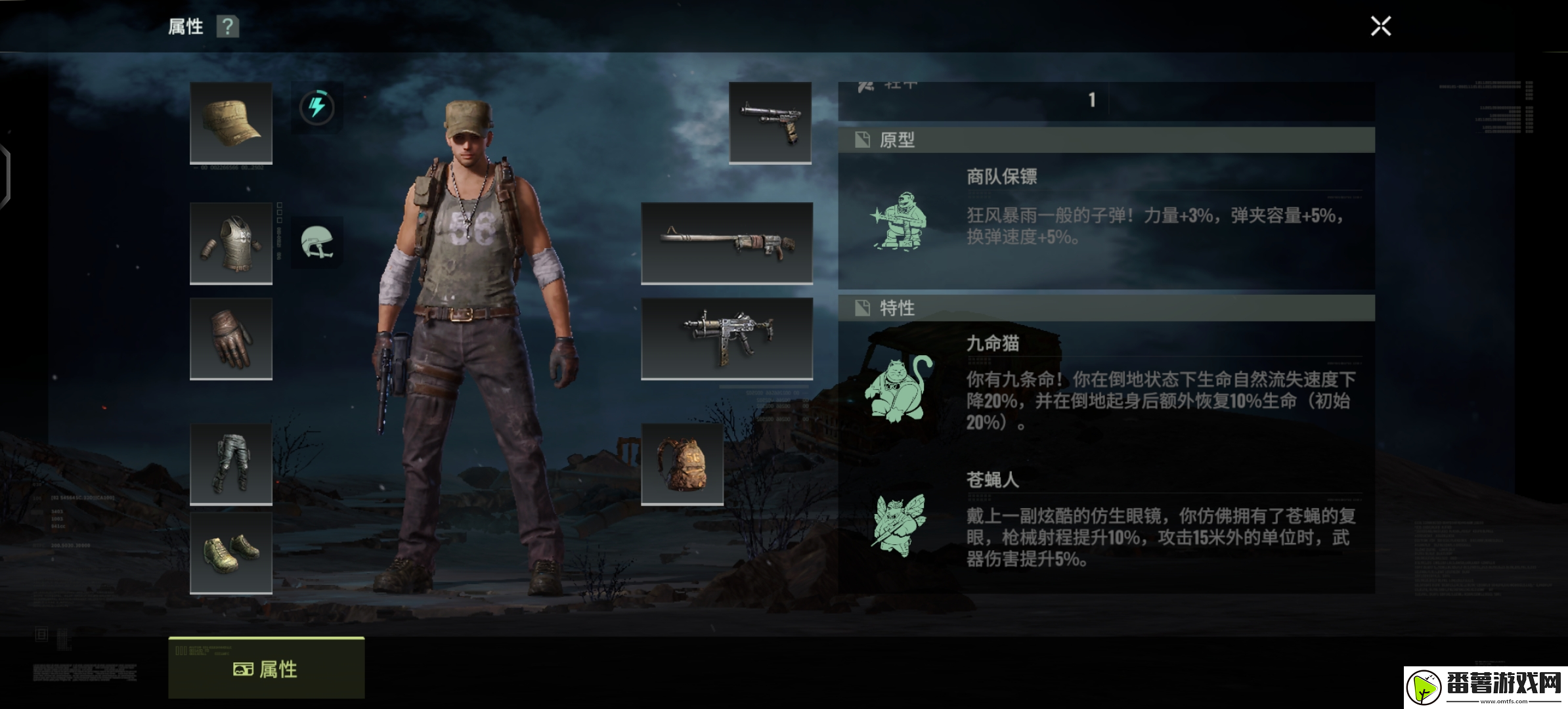Viewport: 1568px width, 709px height.
Task: Open the attributes help question mark
Action: (227, 27)
